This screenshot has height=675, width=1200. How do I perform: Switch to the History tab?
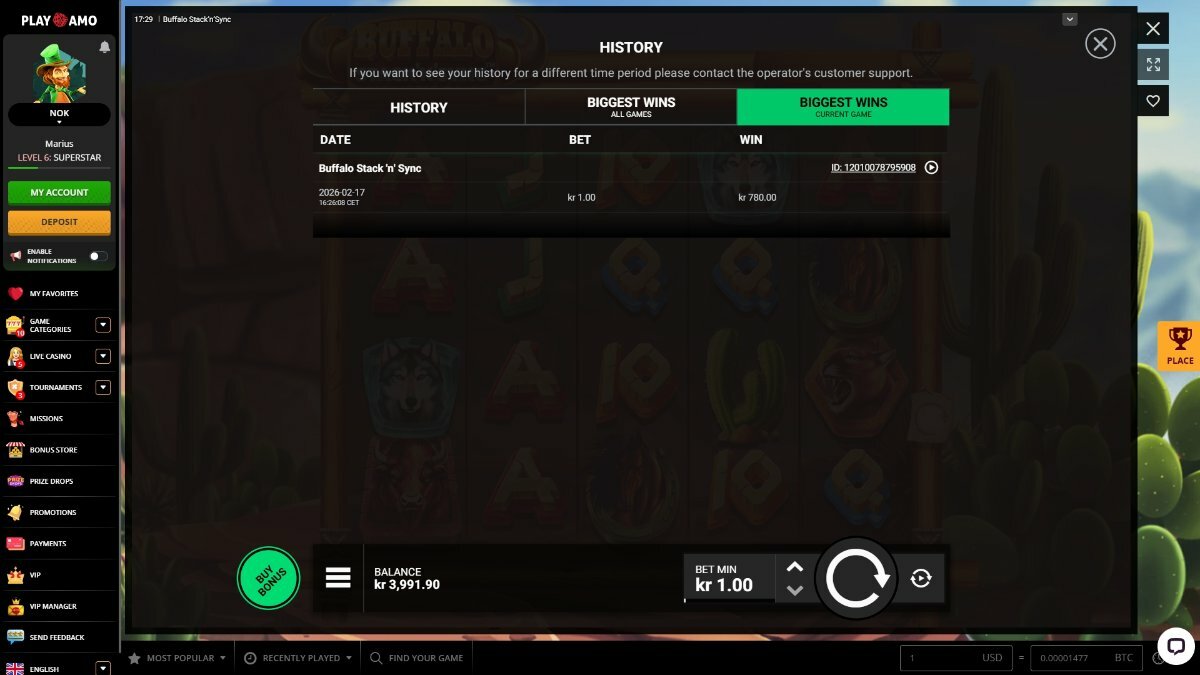coord(418,107)
